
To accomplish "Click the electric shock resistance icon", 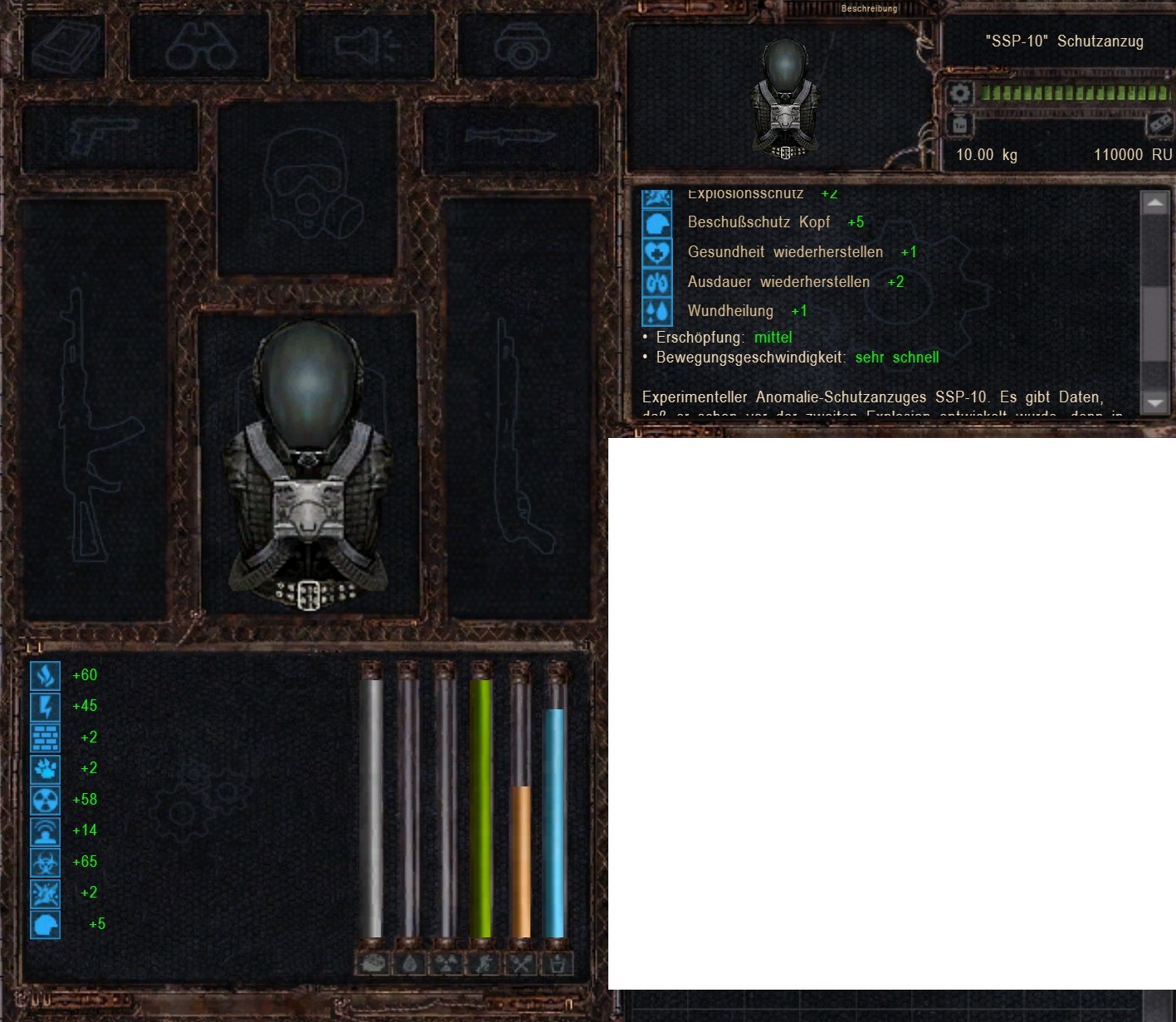I will pyautogui.click(x=46, y=706).
